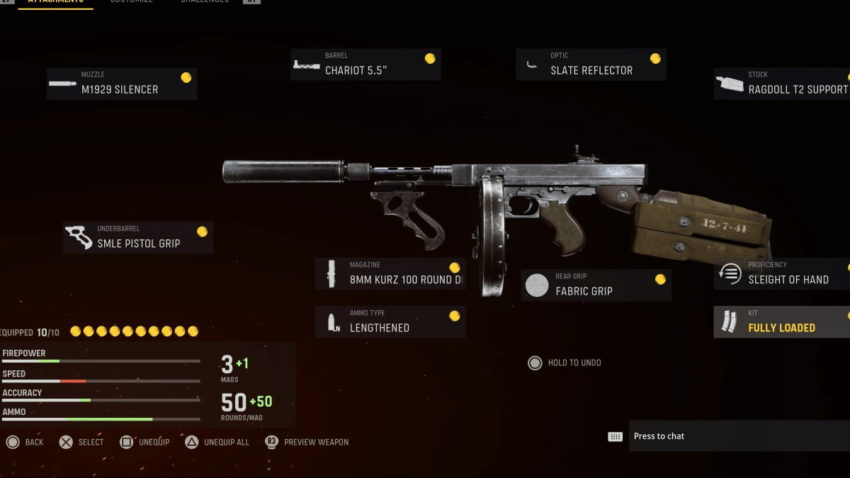Select the Sleight of Hand proficiency slot

coord(782,274)
